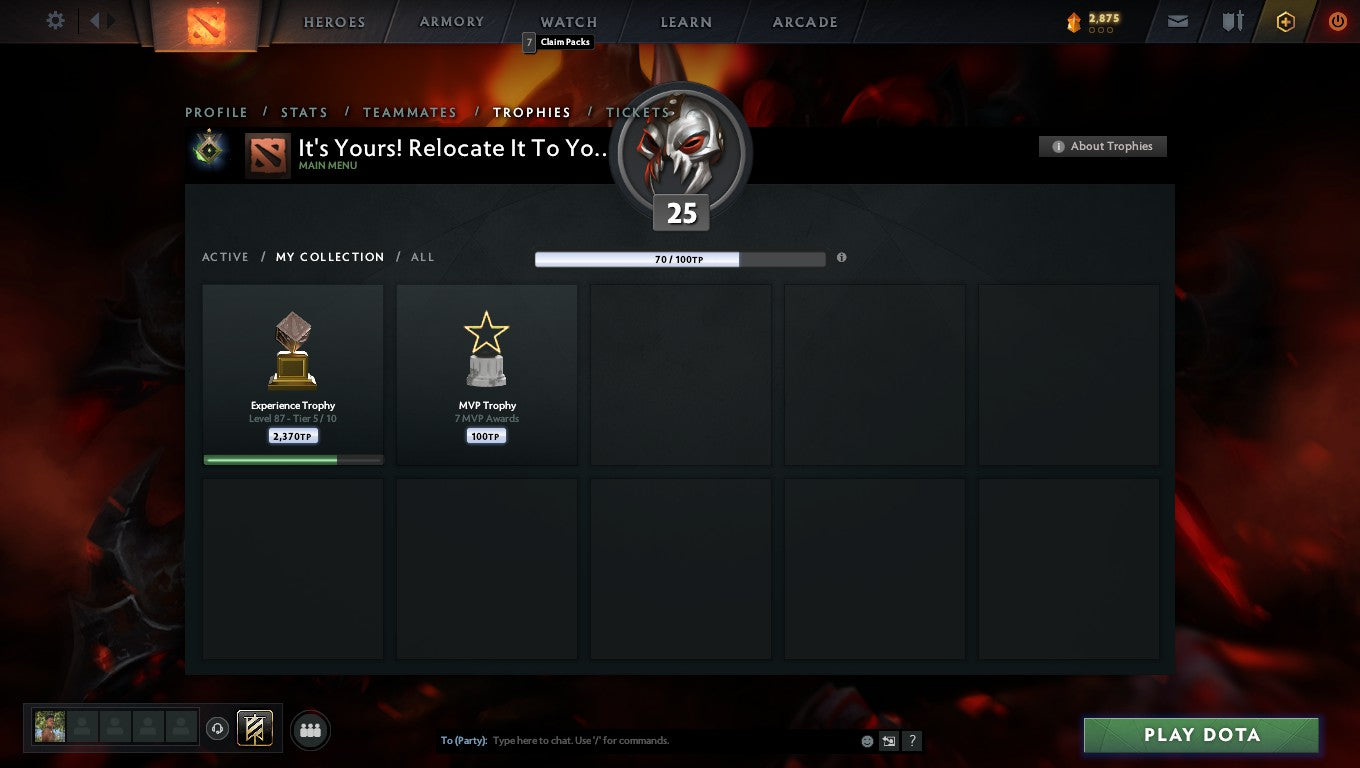Click the emoticon smiley in chat bar
This screenshot has height=768, width=1360.
865,740
